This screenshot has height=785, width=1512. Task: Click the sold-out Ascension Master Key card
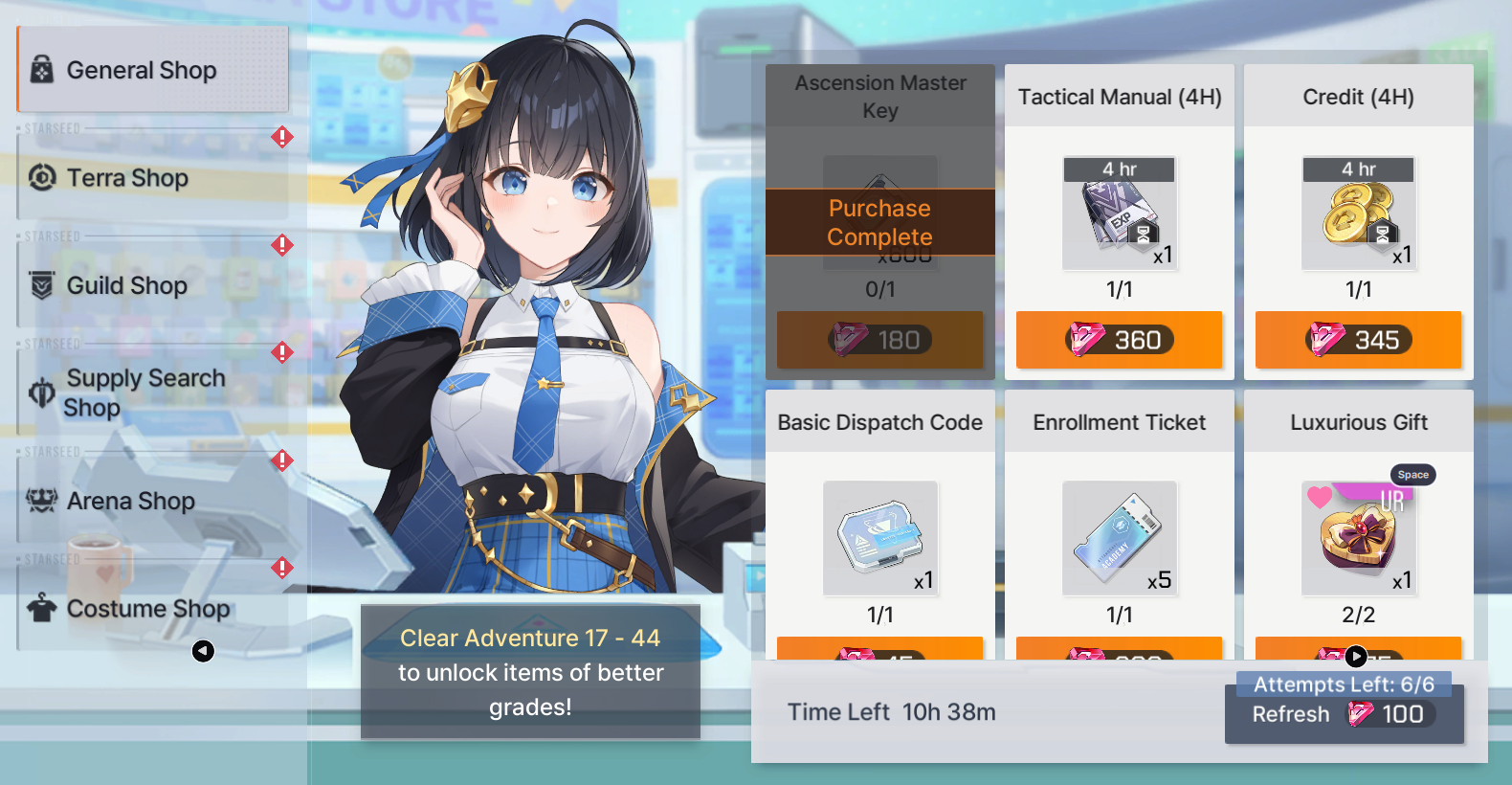tap(879, 222)
